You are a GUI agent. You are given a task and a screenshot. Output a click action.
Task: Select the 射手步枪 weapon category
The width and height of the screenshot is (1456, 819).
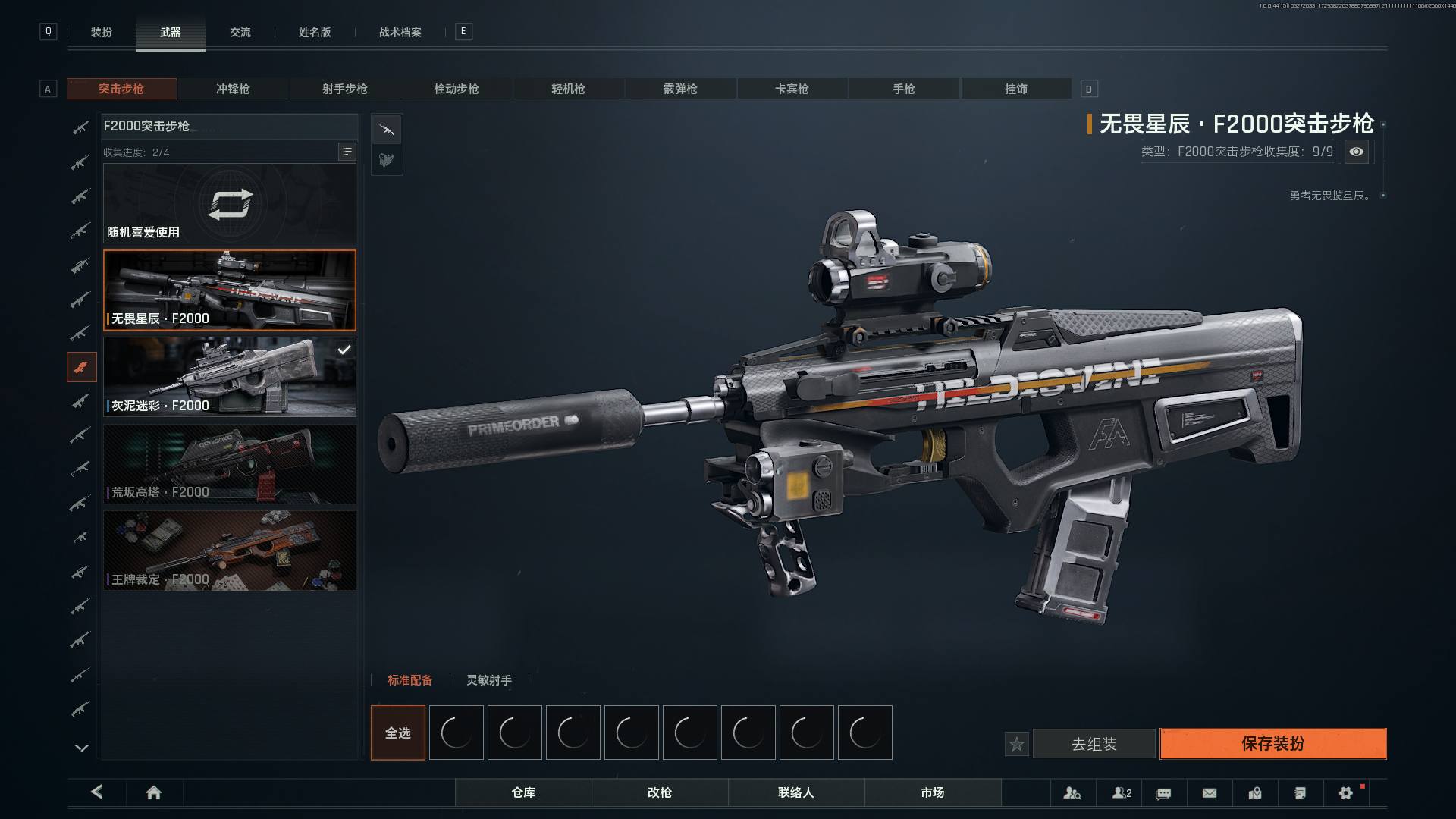344,89
